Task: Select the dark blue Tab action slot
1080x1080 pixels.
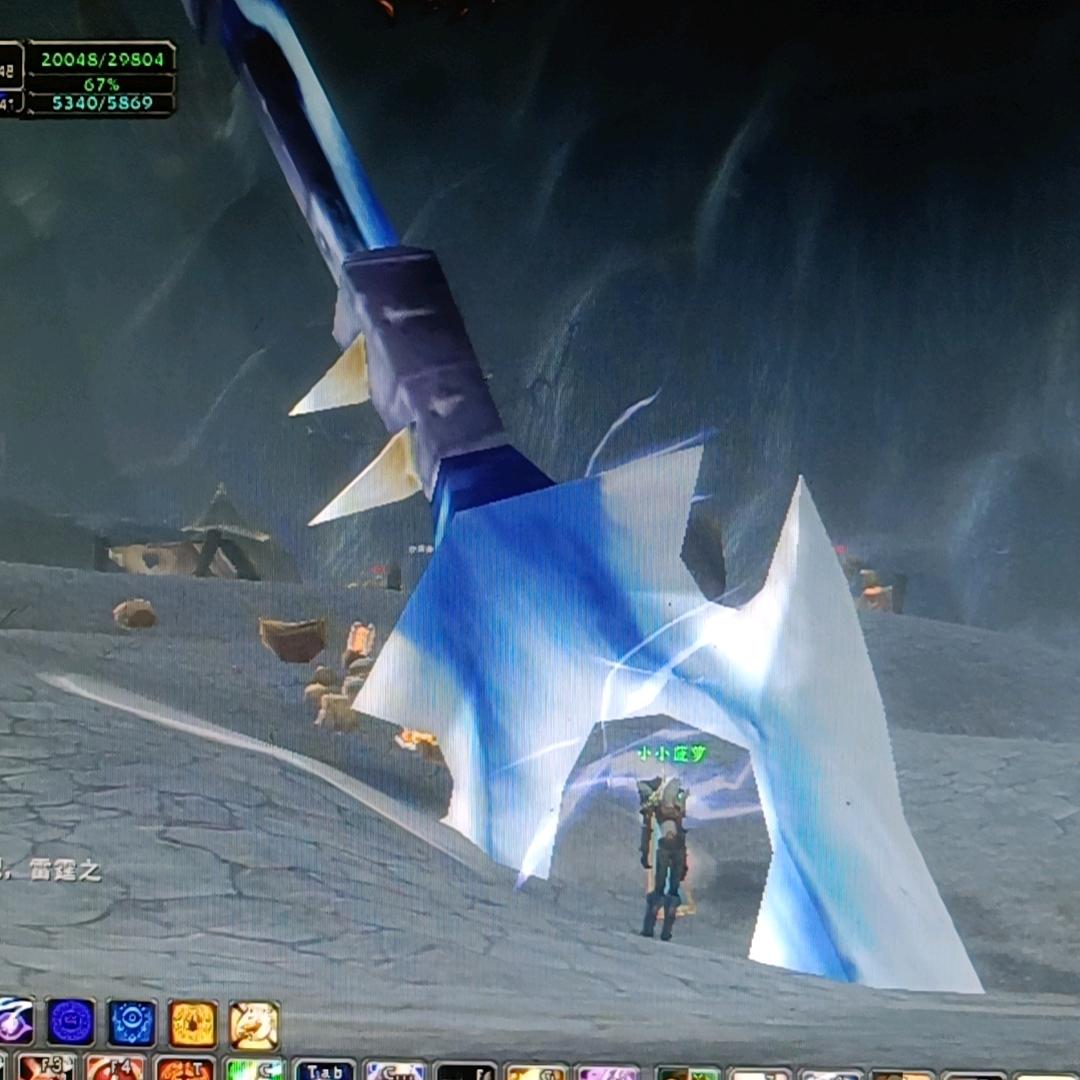Action: (324, 1072)
